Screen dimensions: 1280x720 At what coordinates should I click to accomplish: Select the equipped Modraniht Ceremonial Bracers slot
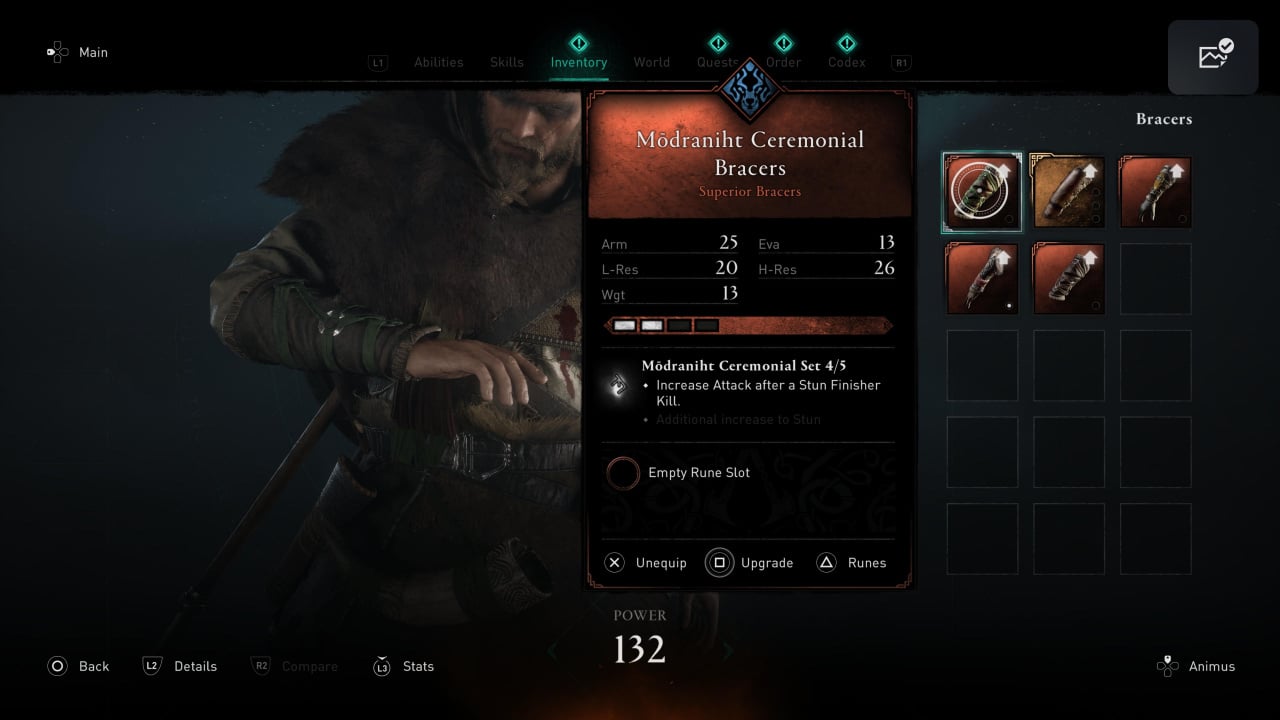(x=982, y=192)
